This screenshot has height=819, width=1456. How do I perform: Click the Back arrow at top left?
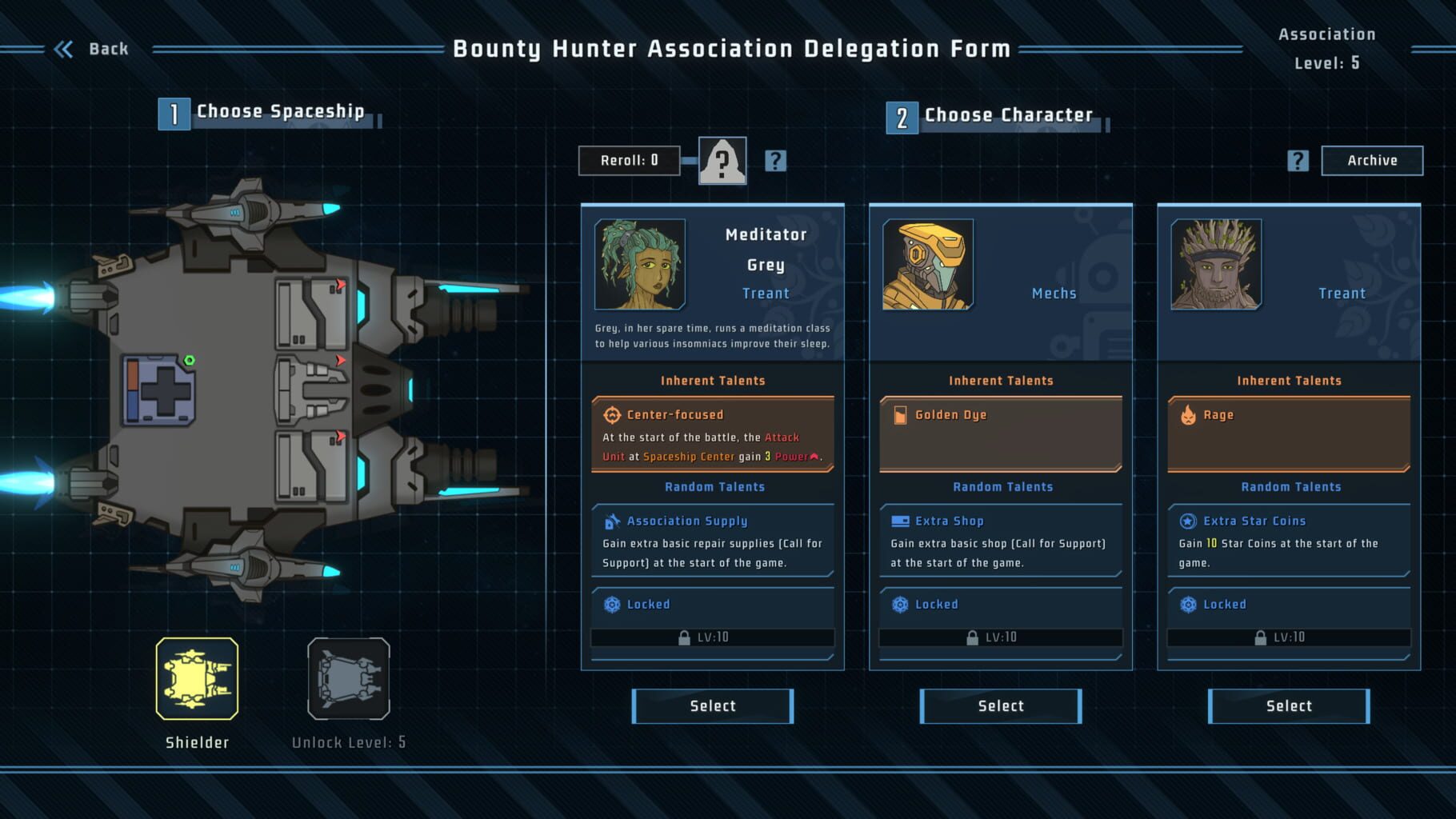point(65,48)
